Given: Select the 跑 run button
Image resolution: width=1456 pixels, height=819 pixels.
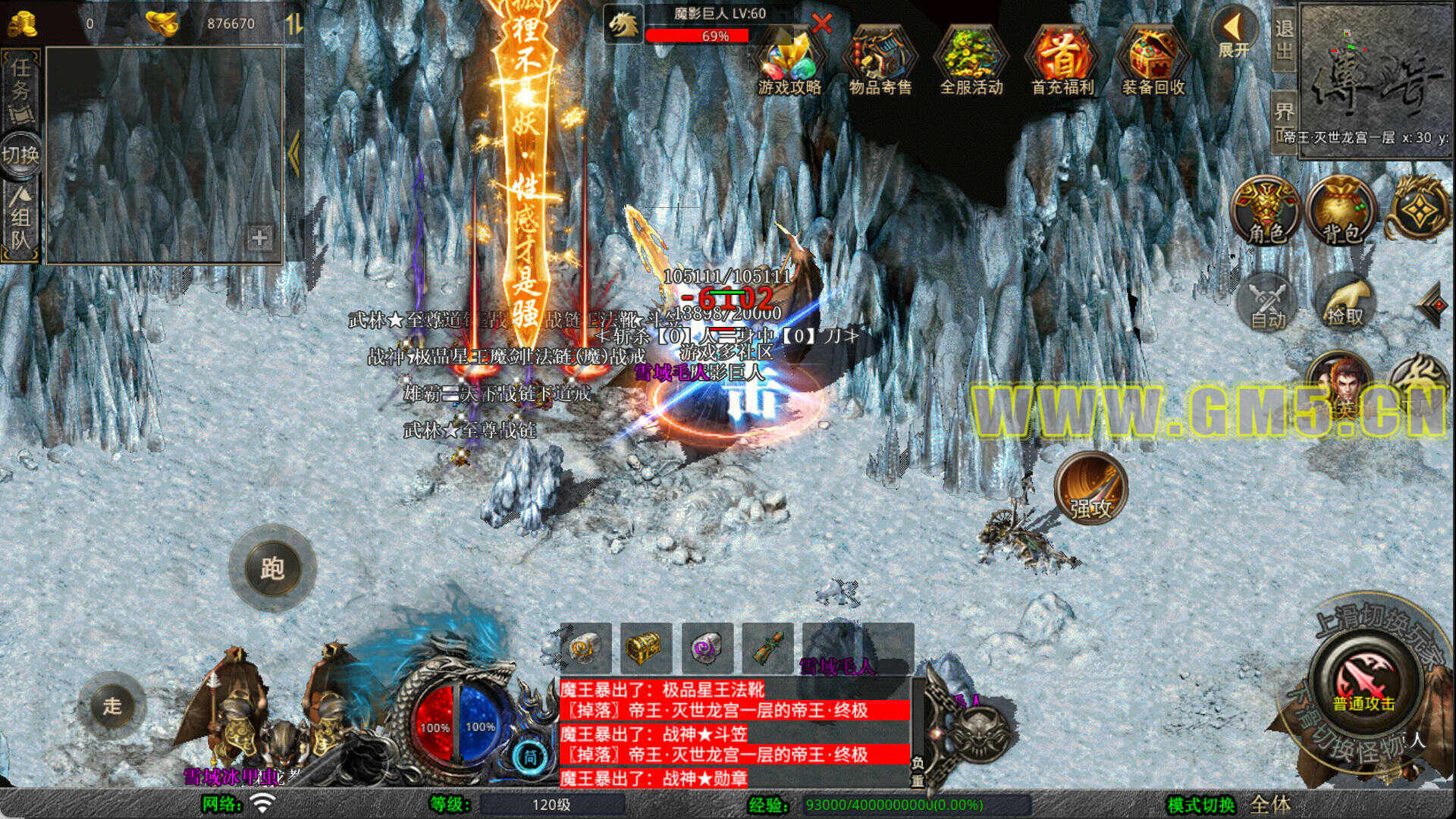Looking at the screenshot, I should [x=272, y=568].
